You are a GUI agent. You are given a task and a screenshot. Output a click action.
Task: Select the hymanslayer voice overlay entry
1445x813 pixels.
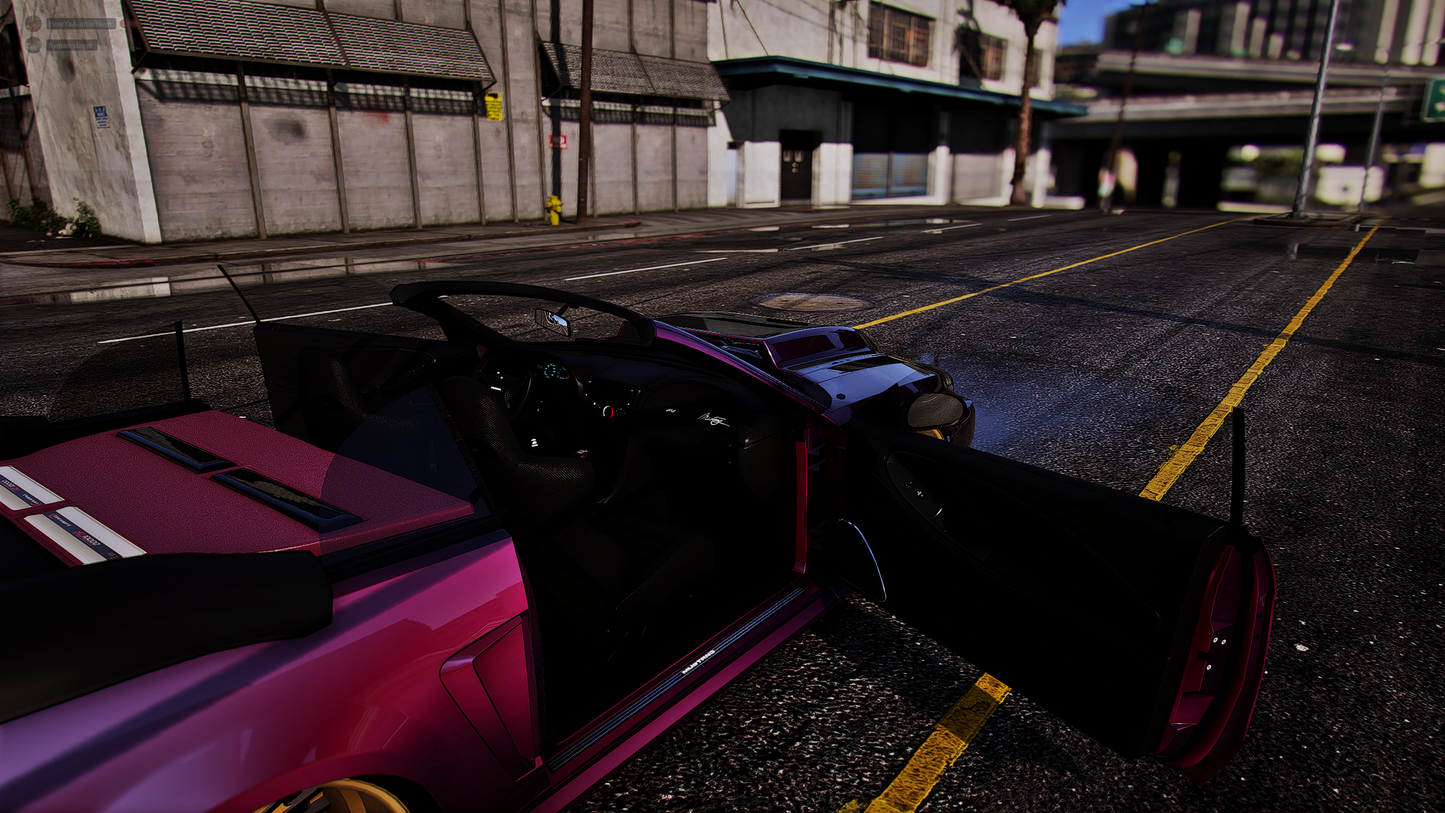click(x=72, y=45)
